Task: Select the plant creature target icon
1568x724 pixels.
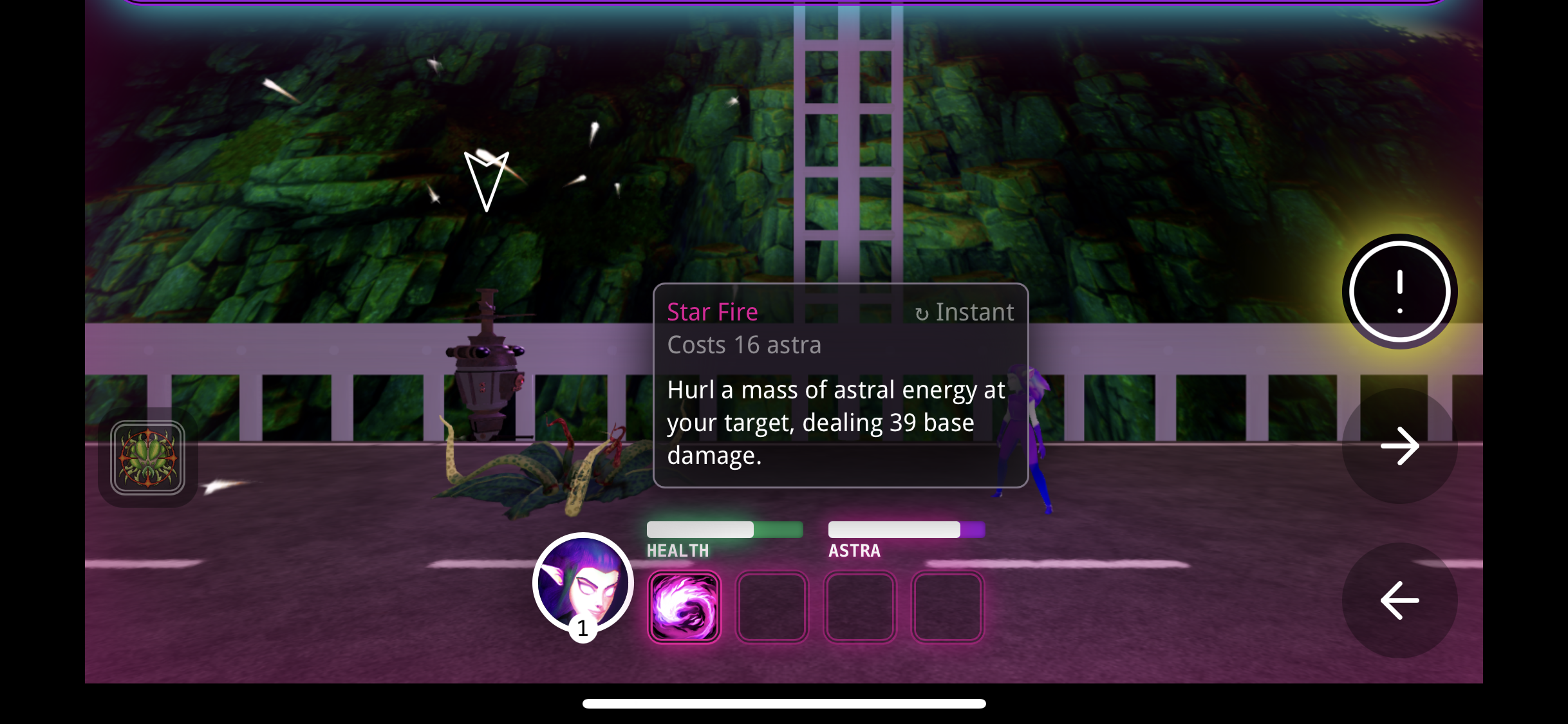Action: (147, 458)
